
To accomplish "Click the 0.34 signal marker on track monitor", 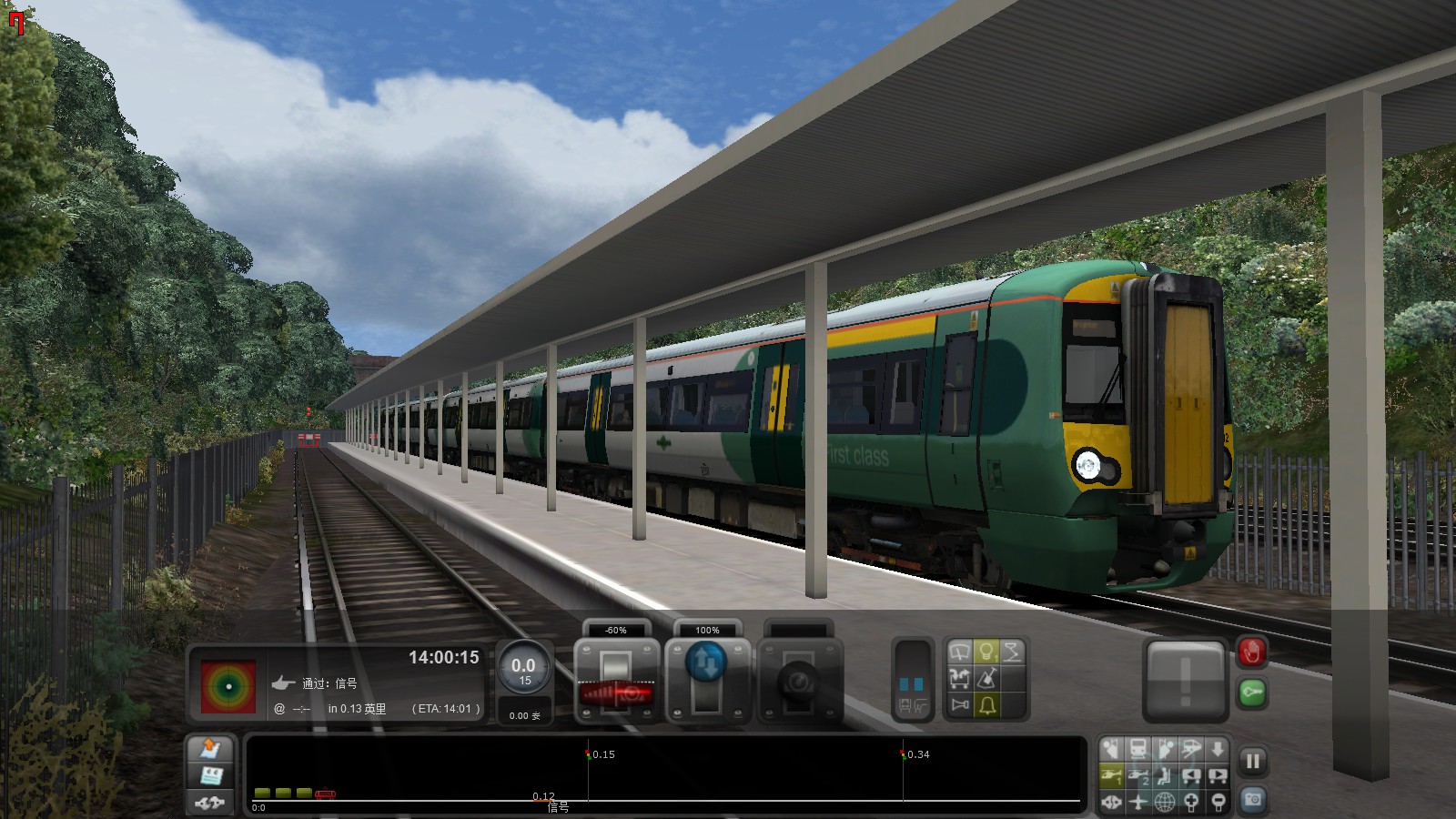I will click(x=905, y=753).
